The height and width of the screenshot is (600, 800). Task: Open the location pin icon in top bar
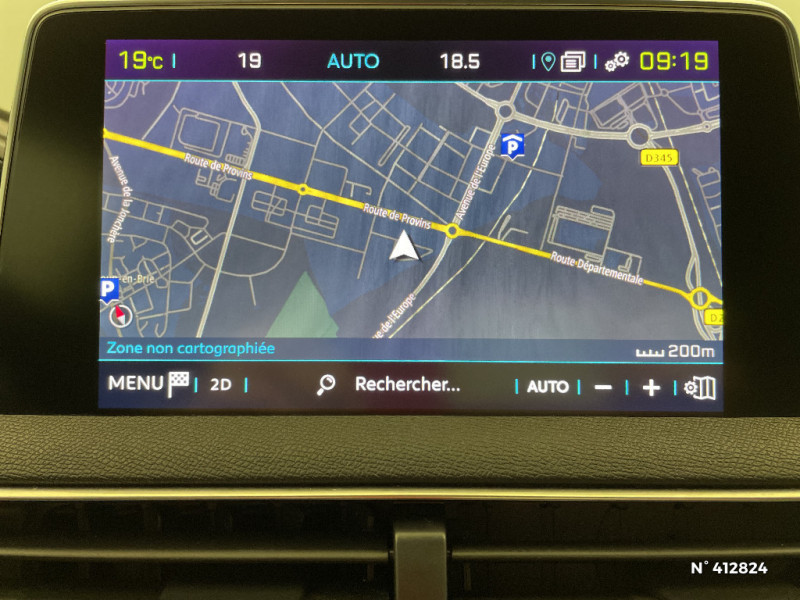[547, 62]
